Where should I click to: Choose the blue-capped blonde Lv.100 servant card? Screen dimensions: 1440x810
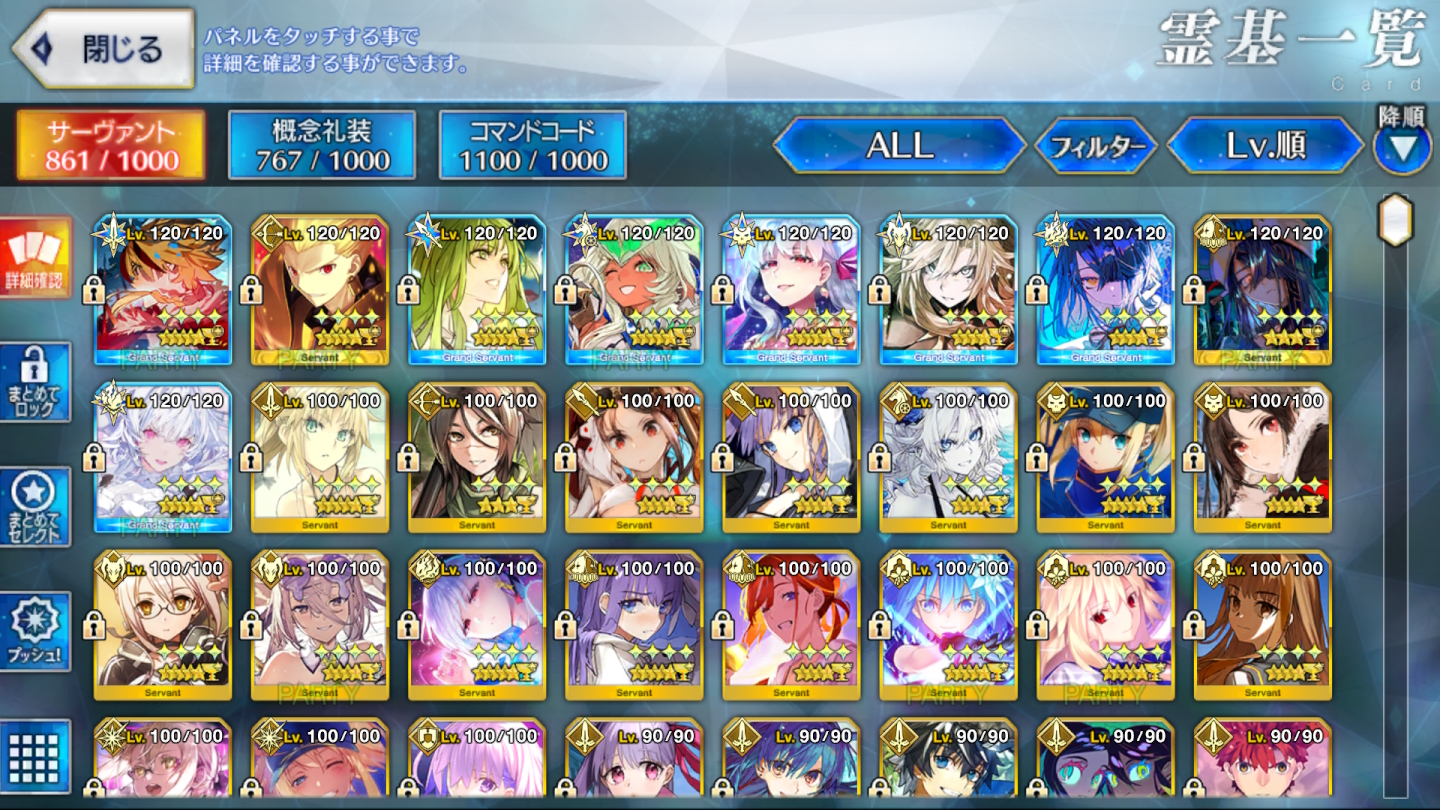pos(1105,458)
